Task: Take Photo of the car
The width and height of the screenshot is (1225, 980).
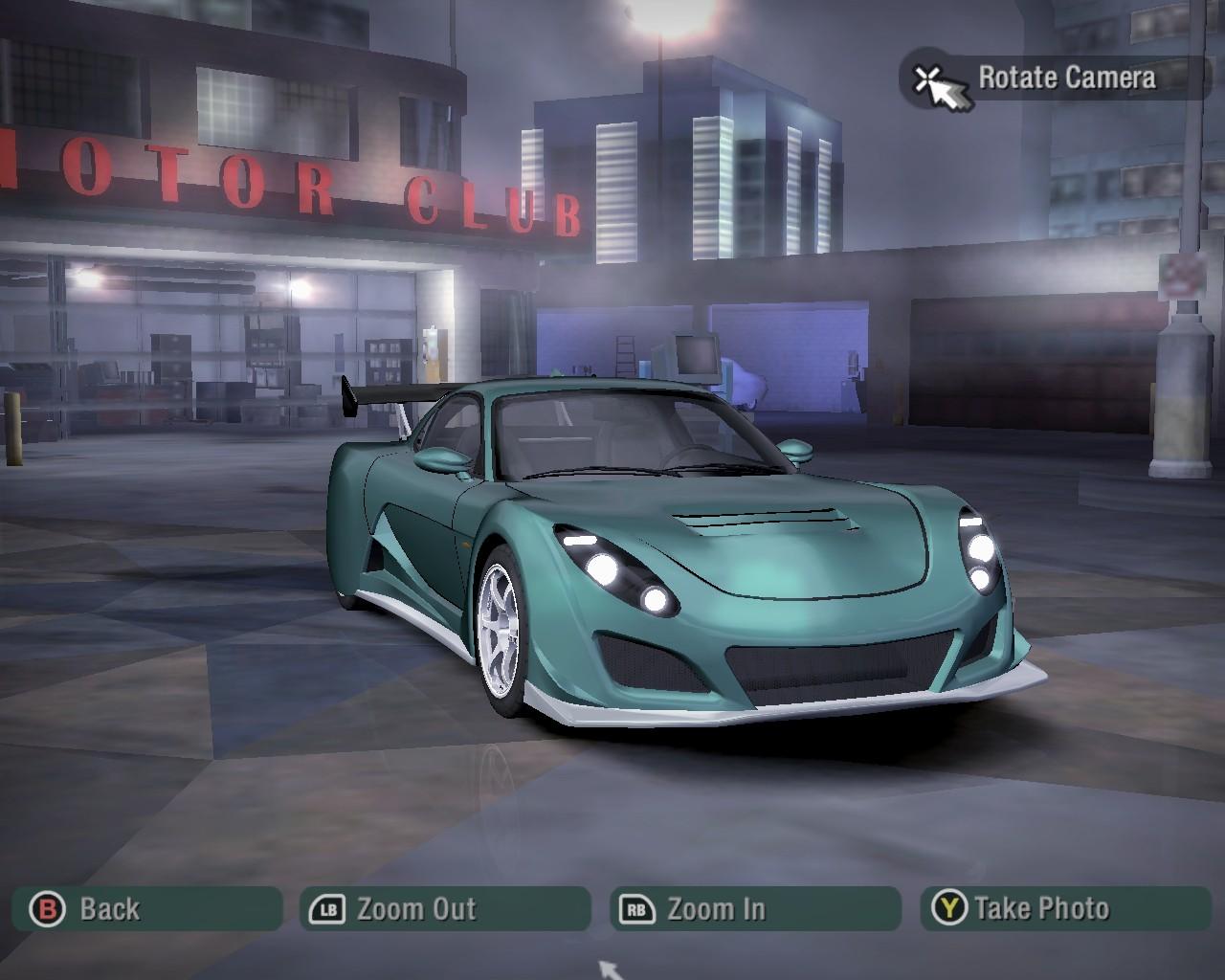Action: 1065,908
